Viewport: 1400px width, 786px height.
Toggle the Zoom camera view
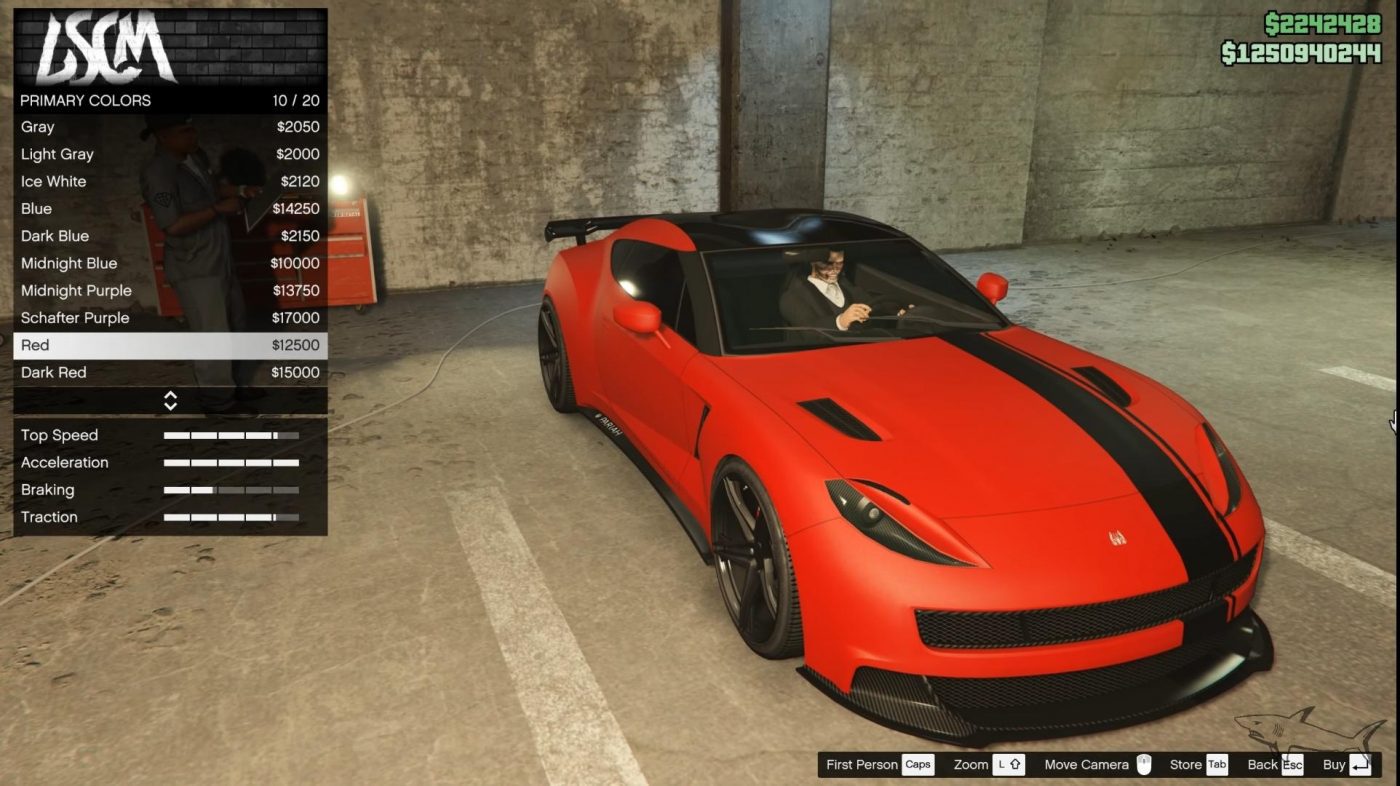pyautogui.click(x=969, y=764)
